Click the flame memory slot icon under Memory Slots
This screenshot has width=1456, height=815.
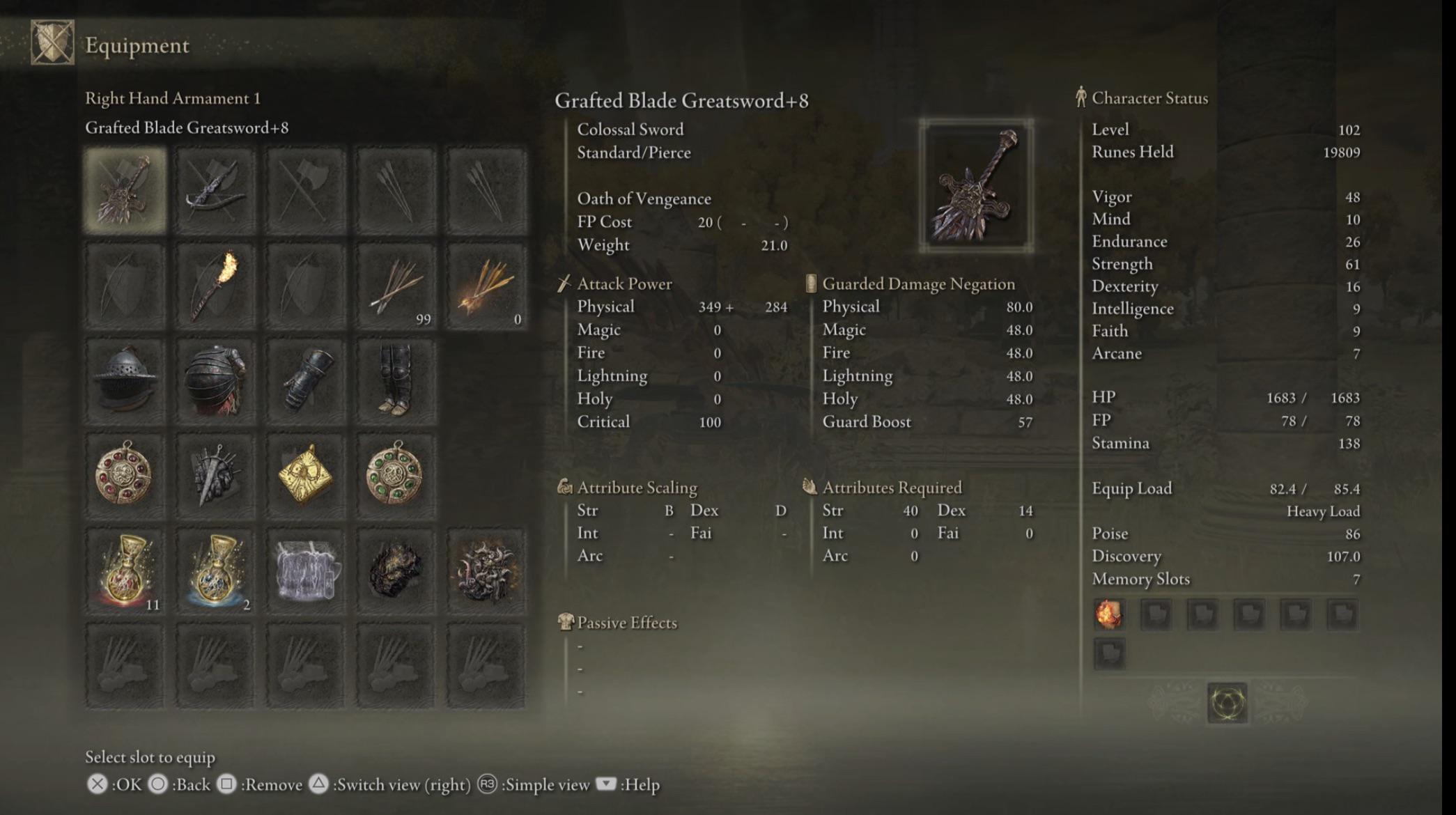[1108, 616]
